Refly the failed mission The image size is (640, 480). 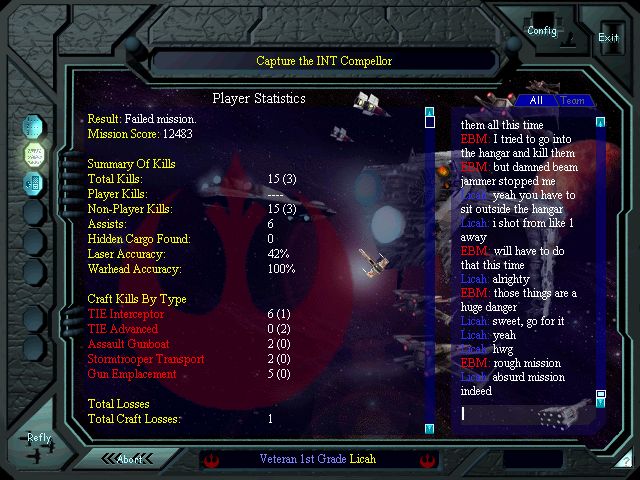[x=39, y=438]
